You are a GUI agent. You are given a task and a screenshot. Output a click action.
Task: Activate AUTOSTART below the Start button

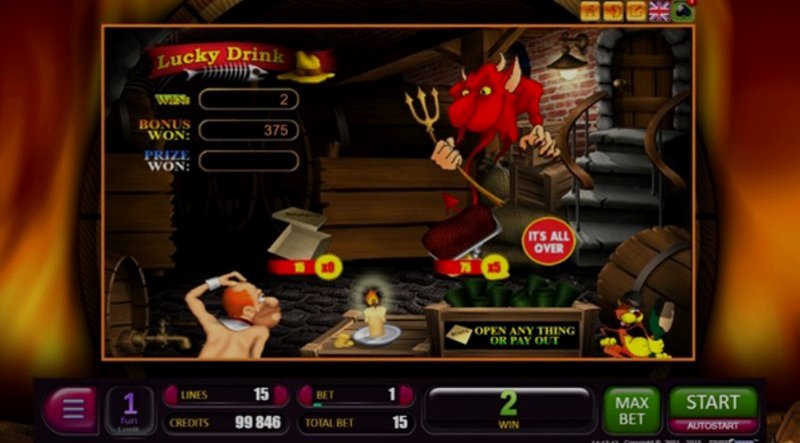click(x=712, y=425)
